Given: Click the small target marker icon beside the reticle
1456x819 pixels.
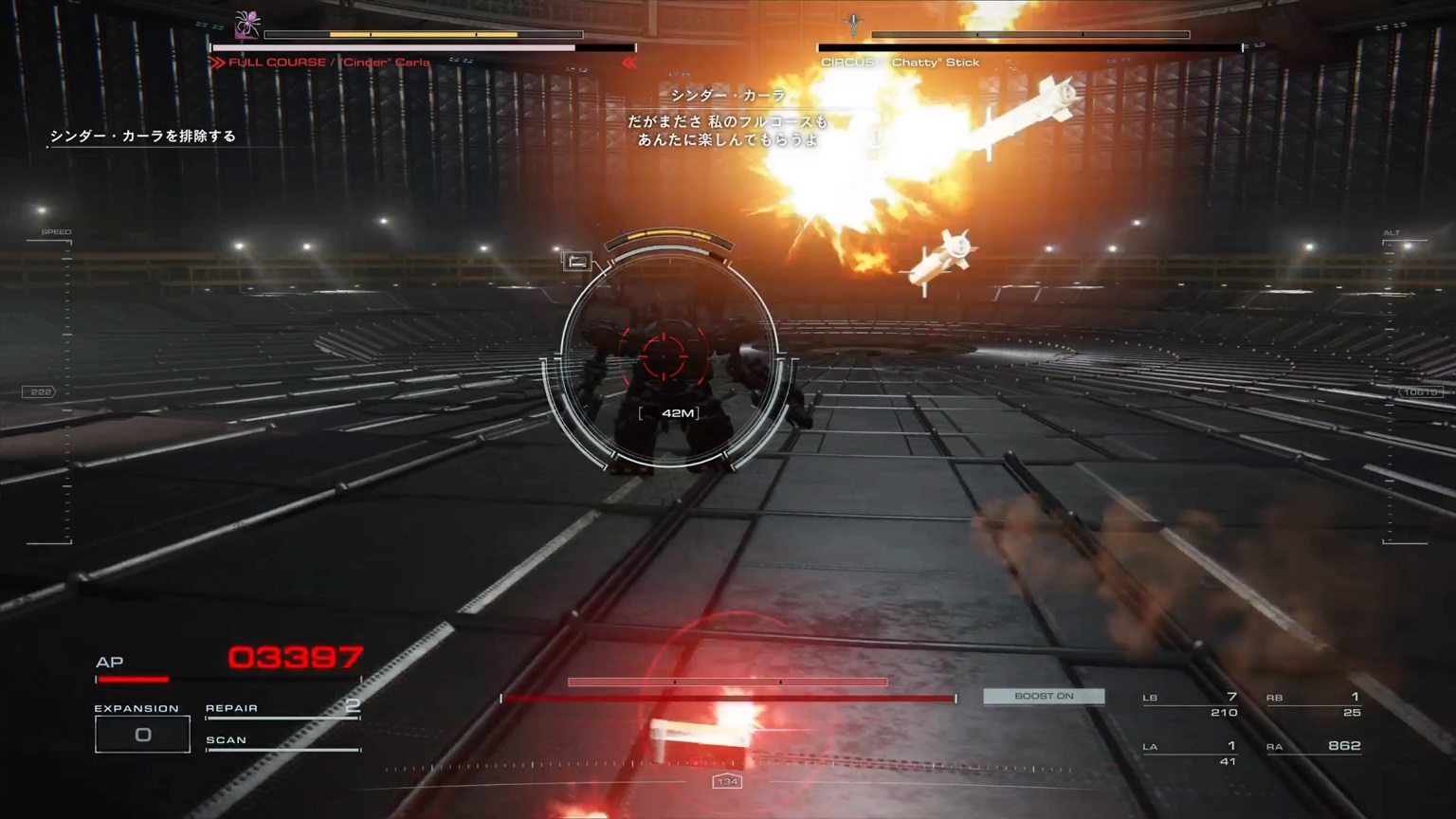Looking at the screenshot, I should click(x=576, y=261).
